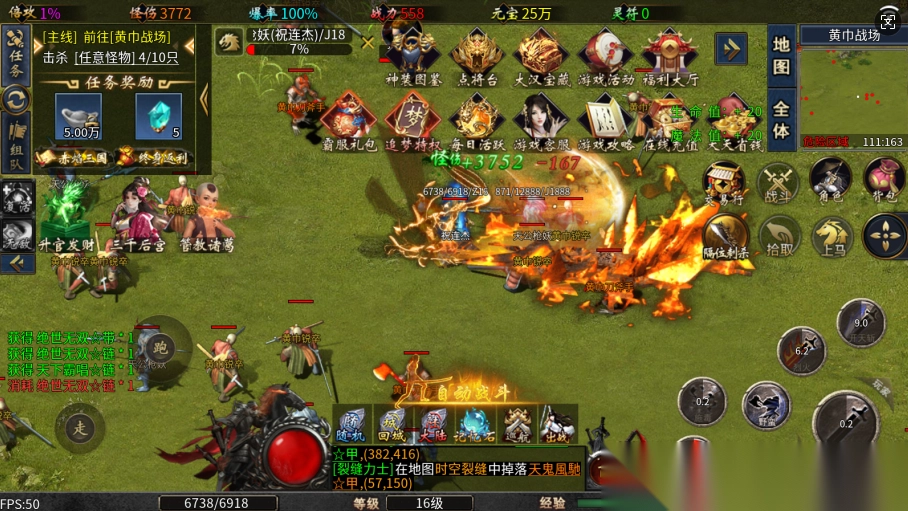Collapse the top icon bar with the arrow
The image size is (908, 511).
point(731,48)
